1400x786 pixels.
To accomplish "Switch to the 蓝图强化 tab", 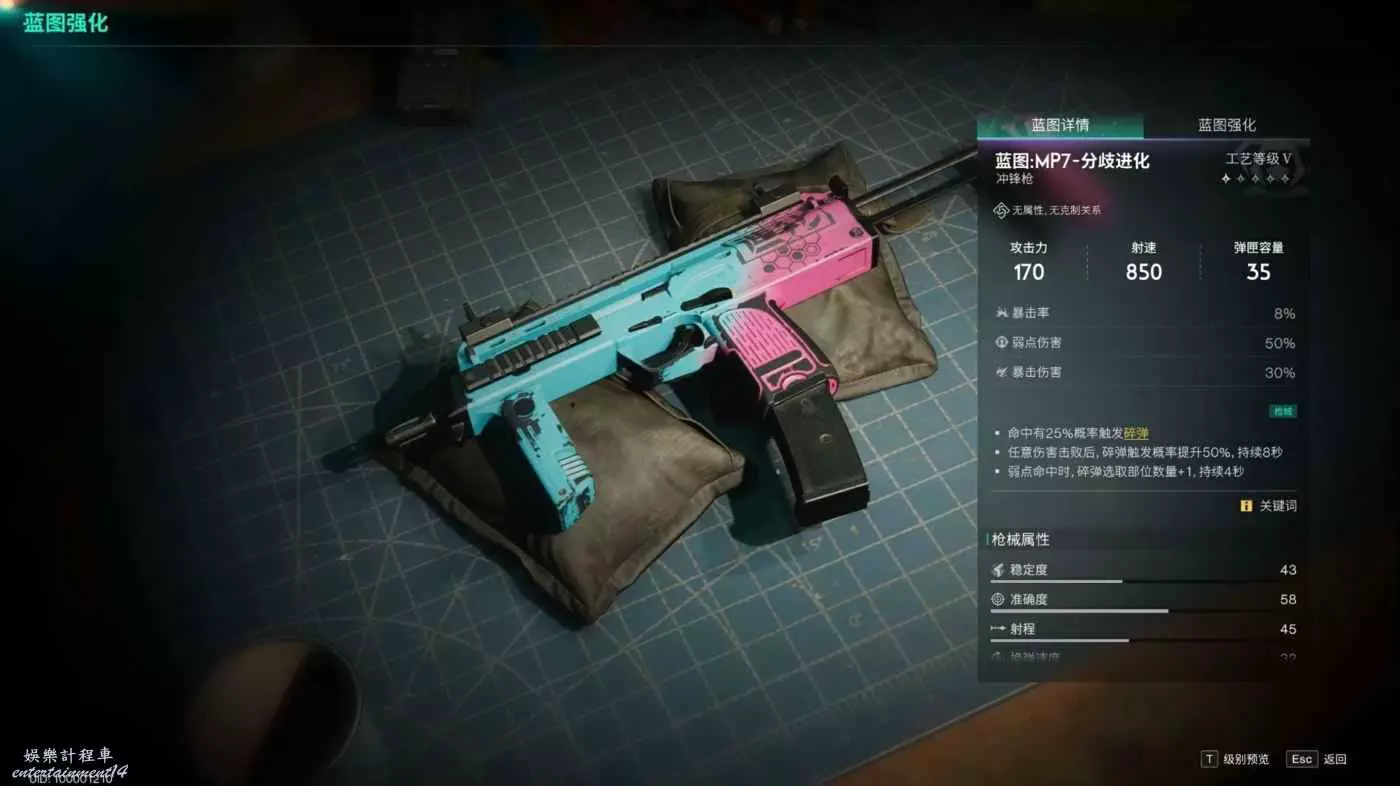I will click(x=1226, y=125).
